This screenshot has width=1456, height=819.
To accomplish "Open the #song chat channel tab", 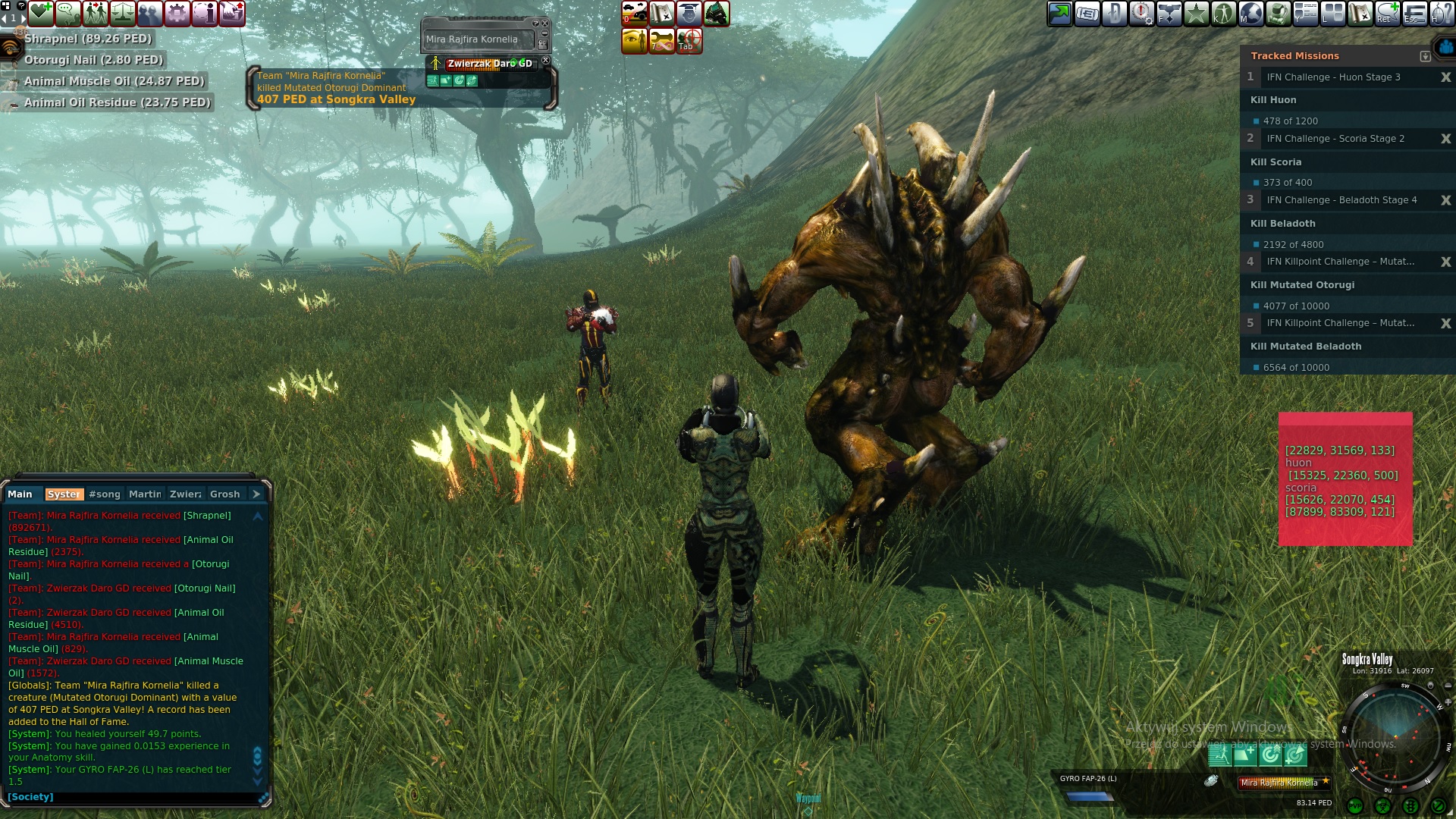I will click(x=105, y=494).
